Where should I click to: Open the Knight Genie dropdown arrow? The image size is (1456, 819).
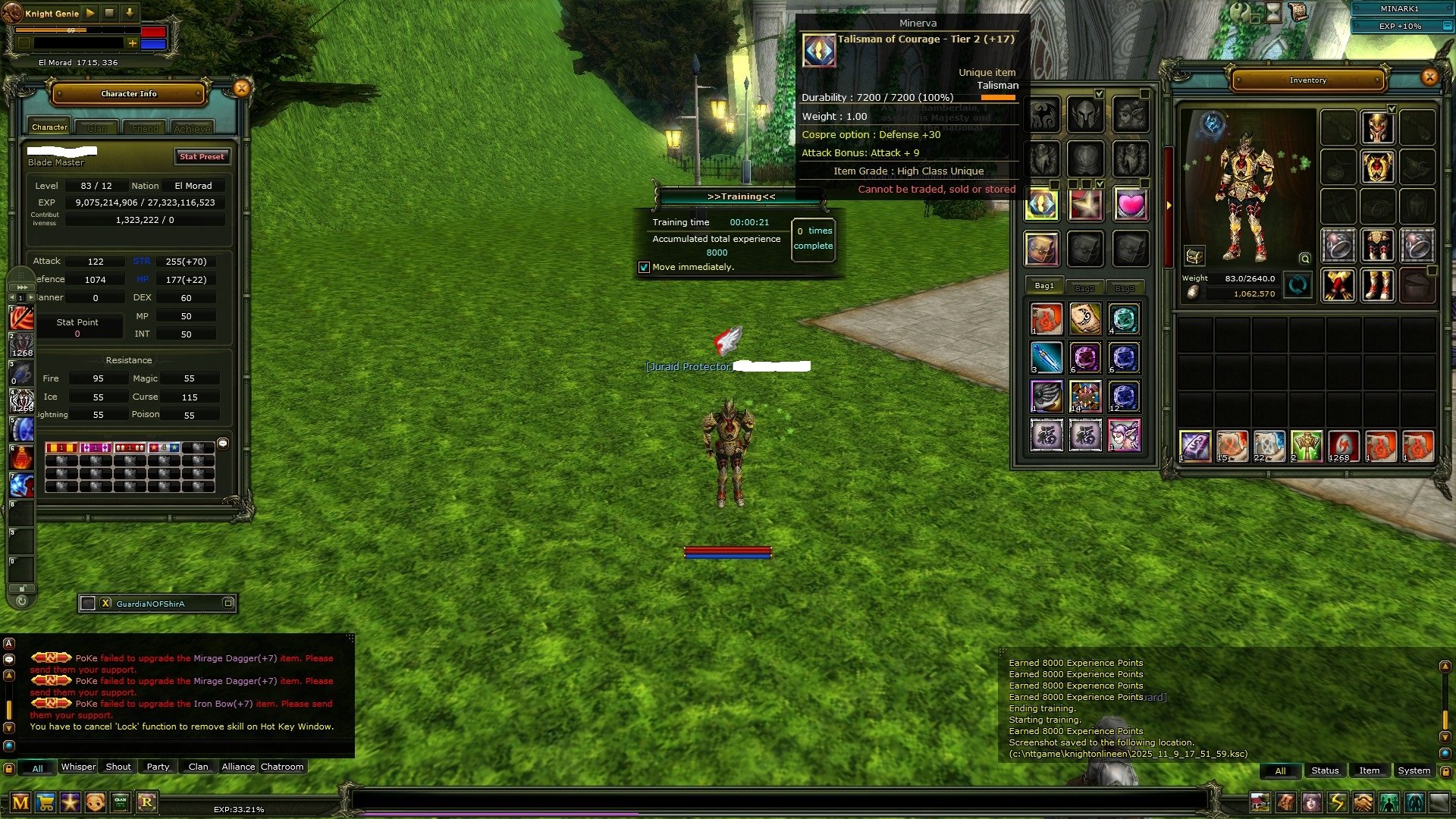click(129, 13)
